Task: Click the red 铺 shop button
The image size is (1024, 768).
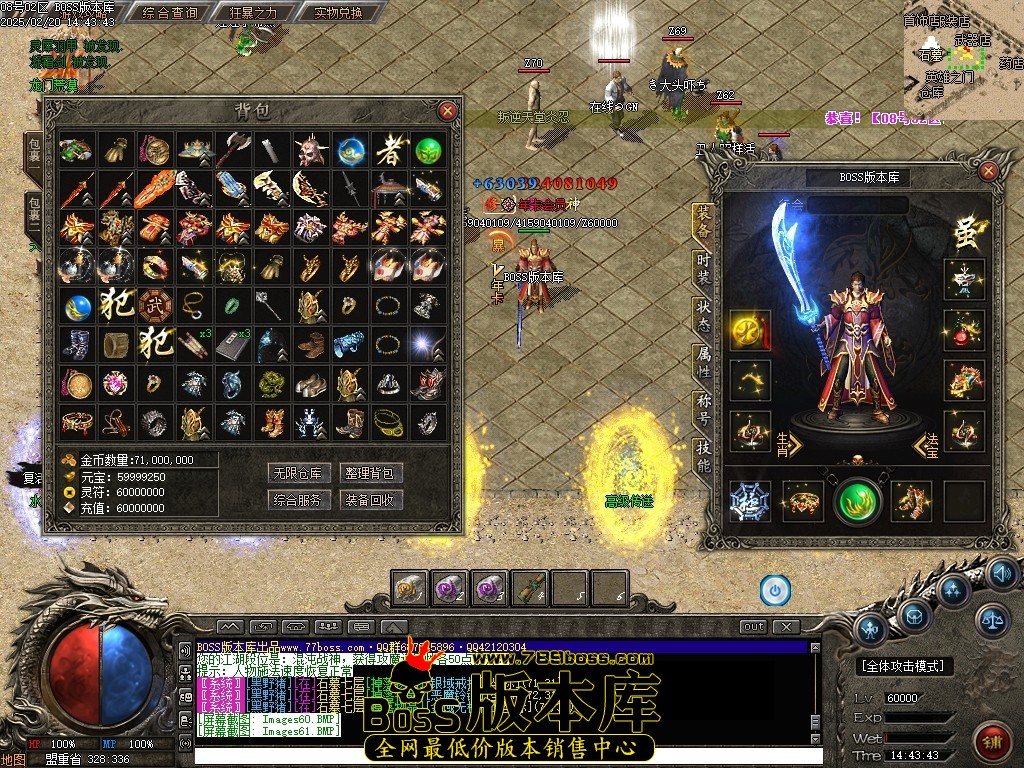Action: pos(991,741)
